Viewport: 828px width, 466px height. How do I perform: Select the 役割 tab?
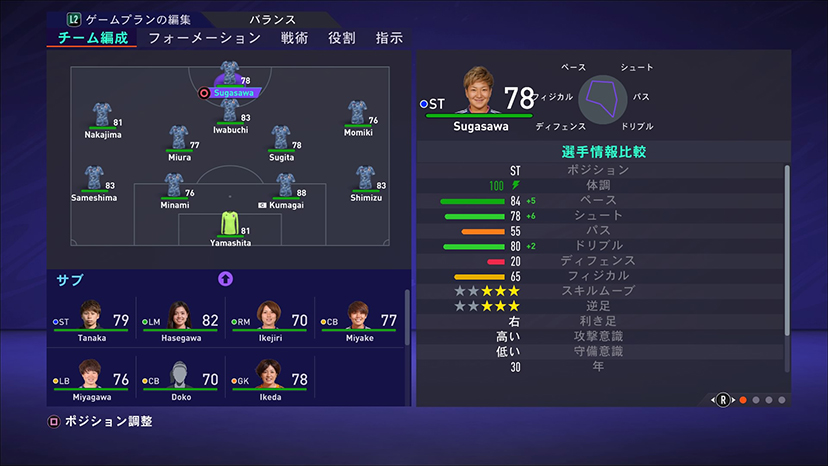[x=341, y=38]
